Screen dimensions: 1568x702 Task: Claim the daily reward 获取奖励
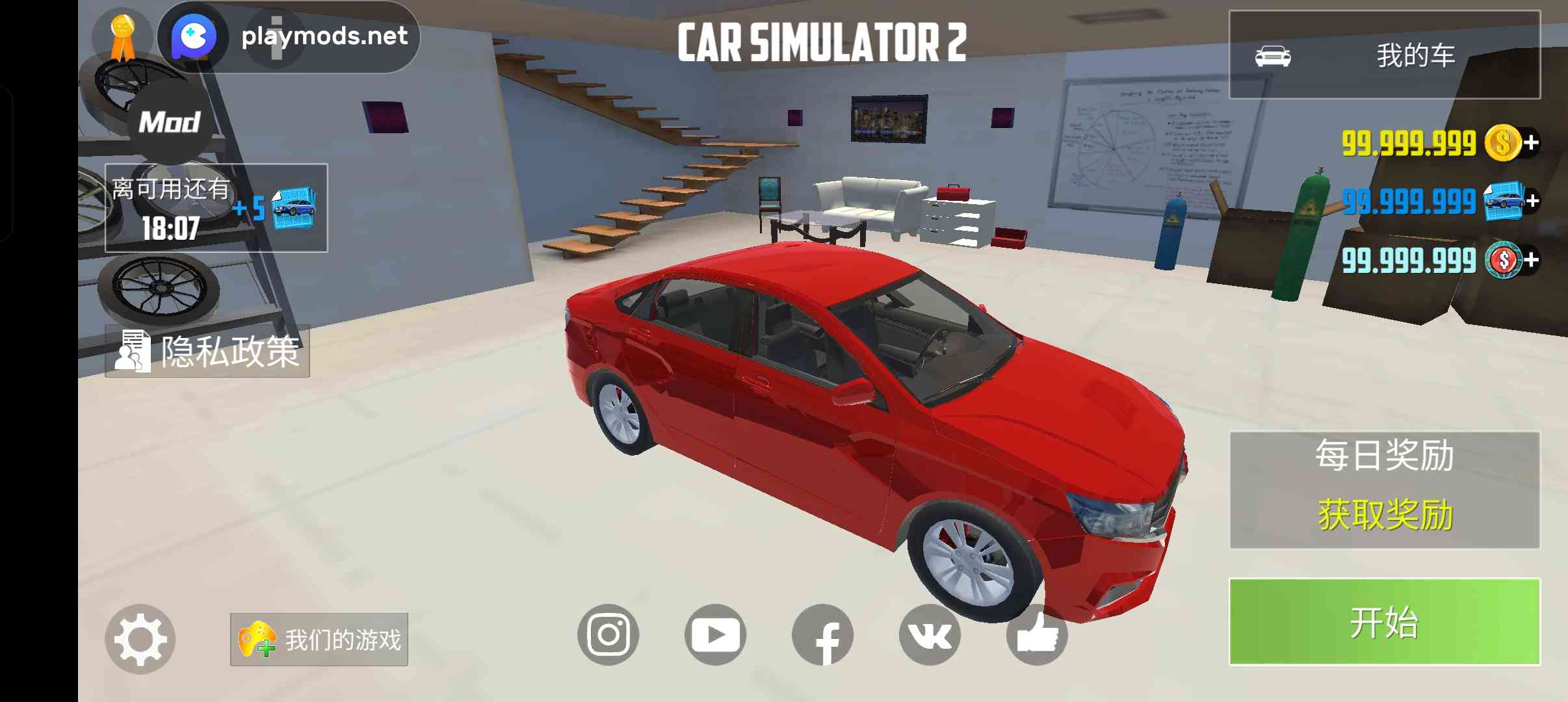coord(1384,514)
